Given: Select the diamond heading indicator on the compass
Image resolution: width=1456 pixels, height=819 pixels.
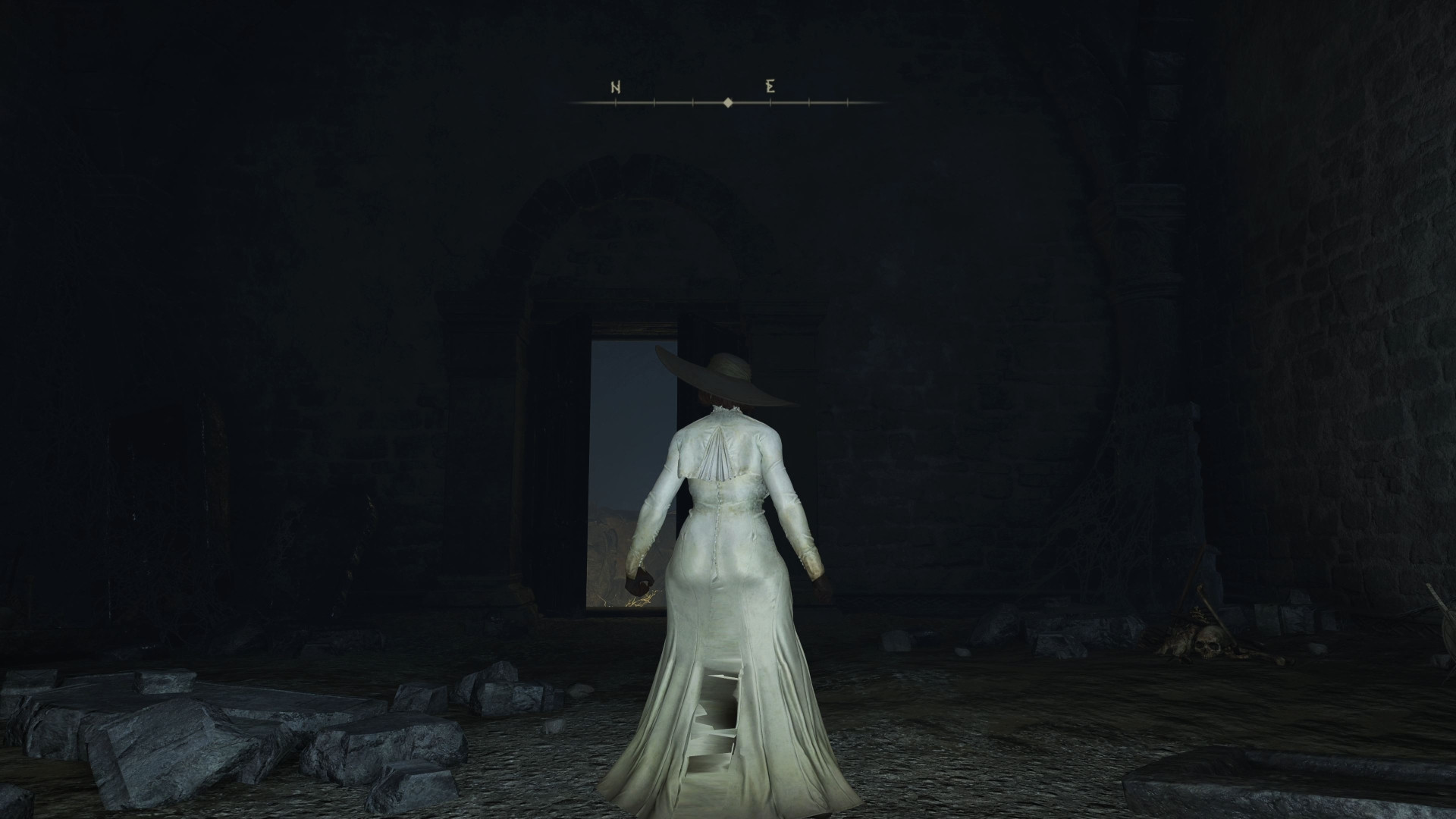Looking at the screenshot, I should 728,100.
